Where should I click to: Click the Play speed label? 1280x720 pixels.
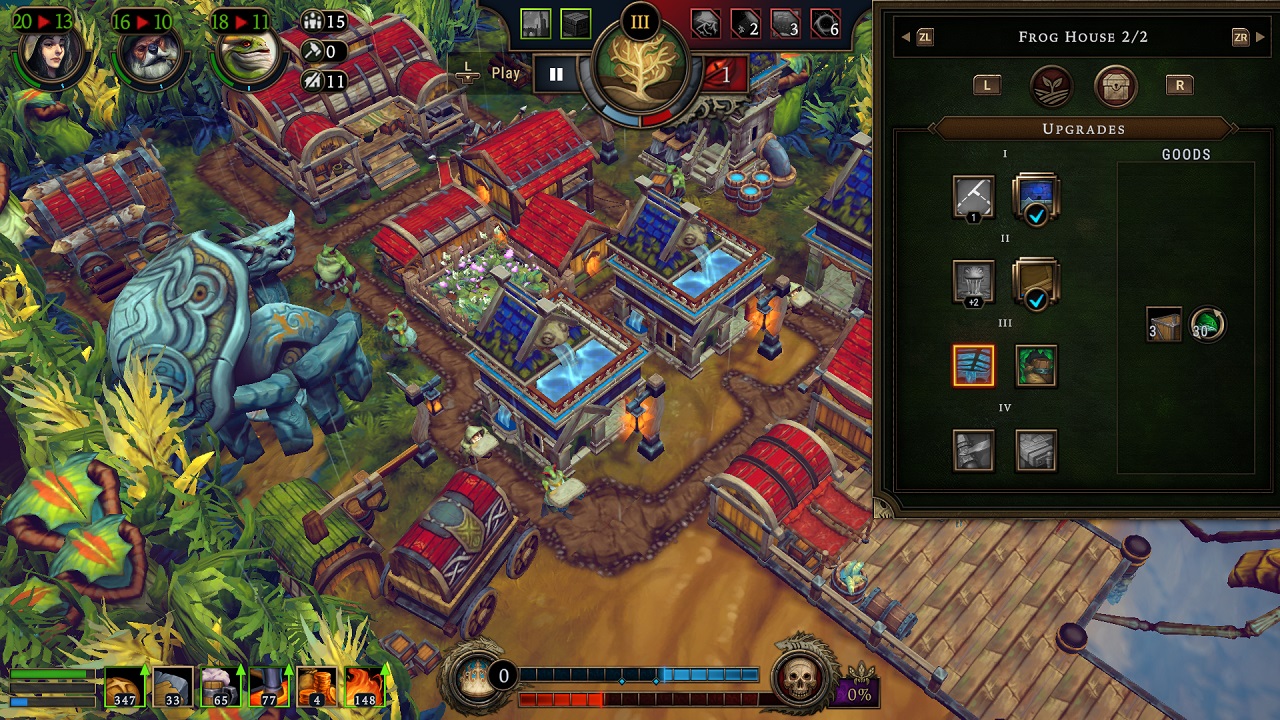point(507,73)
